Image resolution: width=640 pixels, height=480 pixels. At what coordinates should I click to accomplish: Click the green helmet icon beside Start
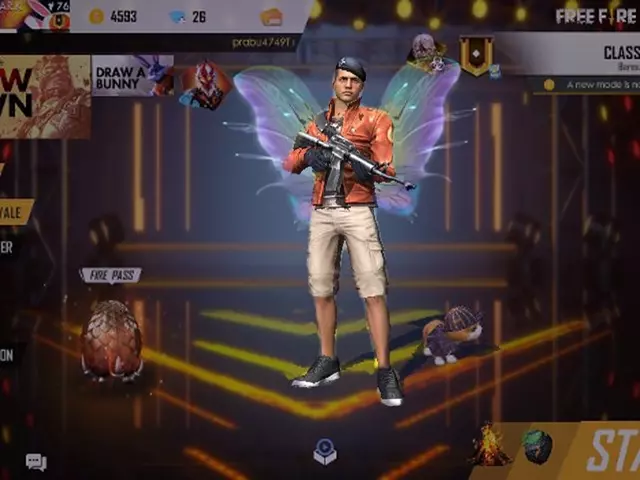537,446
